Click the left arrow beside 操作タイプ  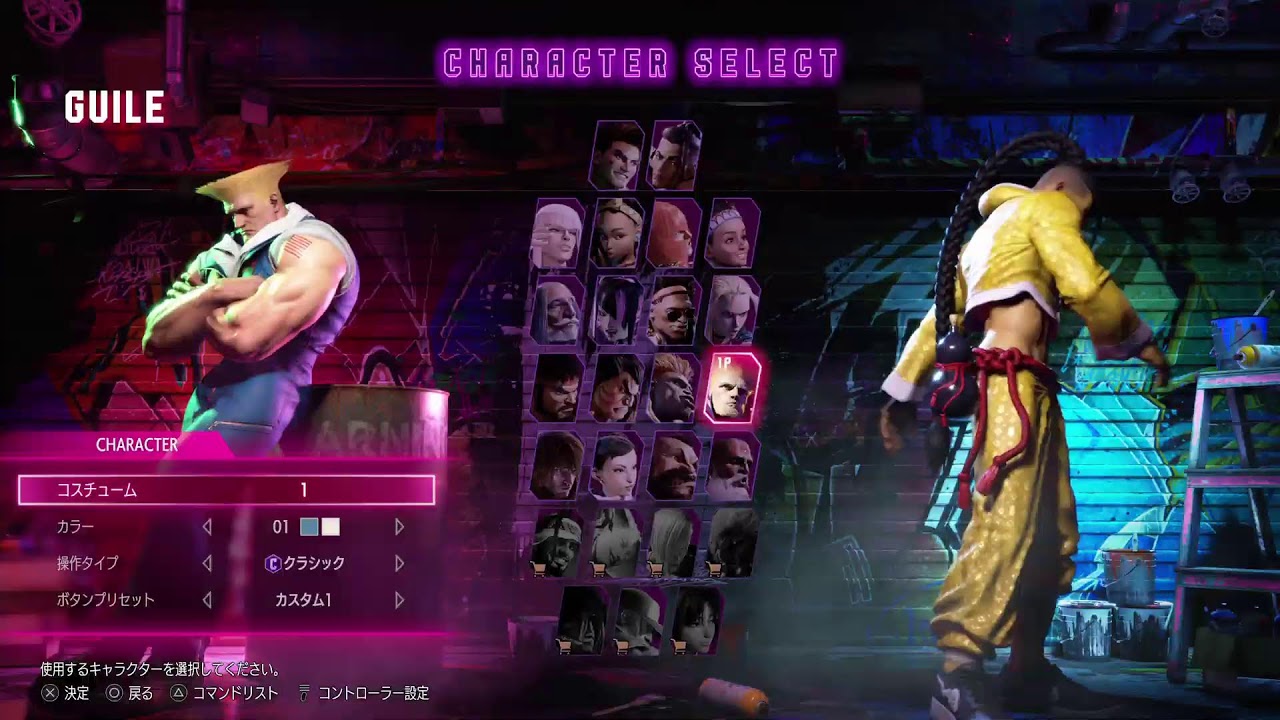pyautogui.click(x=209, y=564)
